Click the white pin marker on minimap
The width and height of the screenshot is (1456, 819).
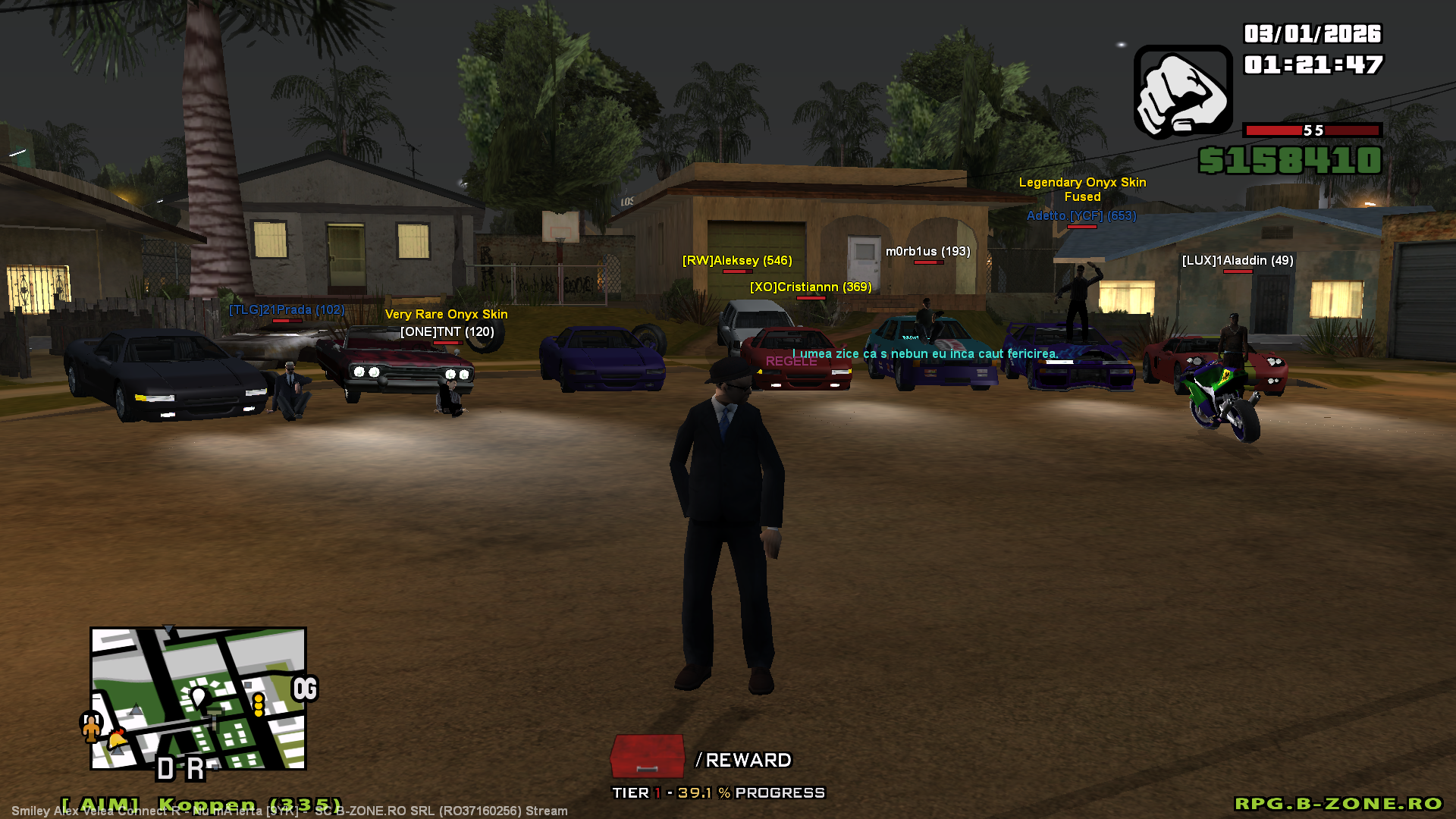click(x=199, y=697)
